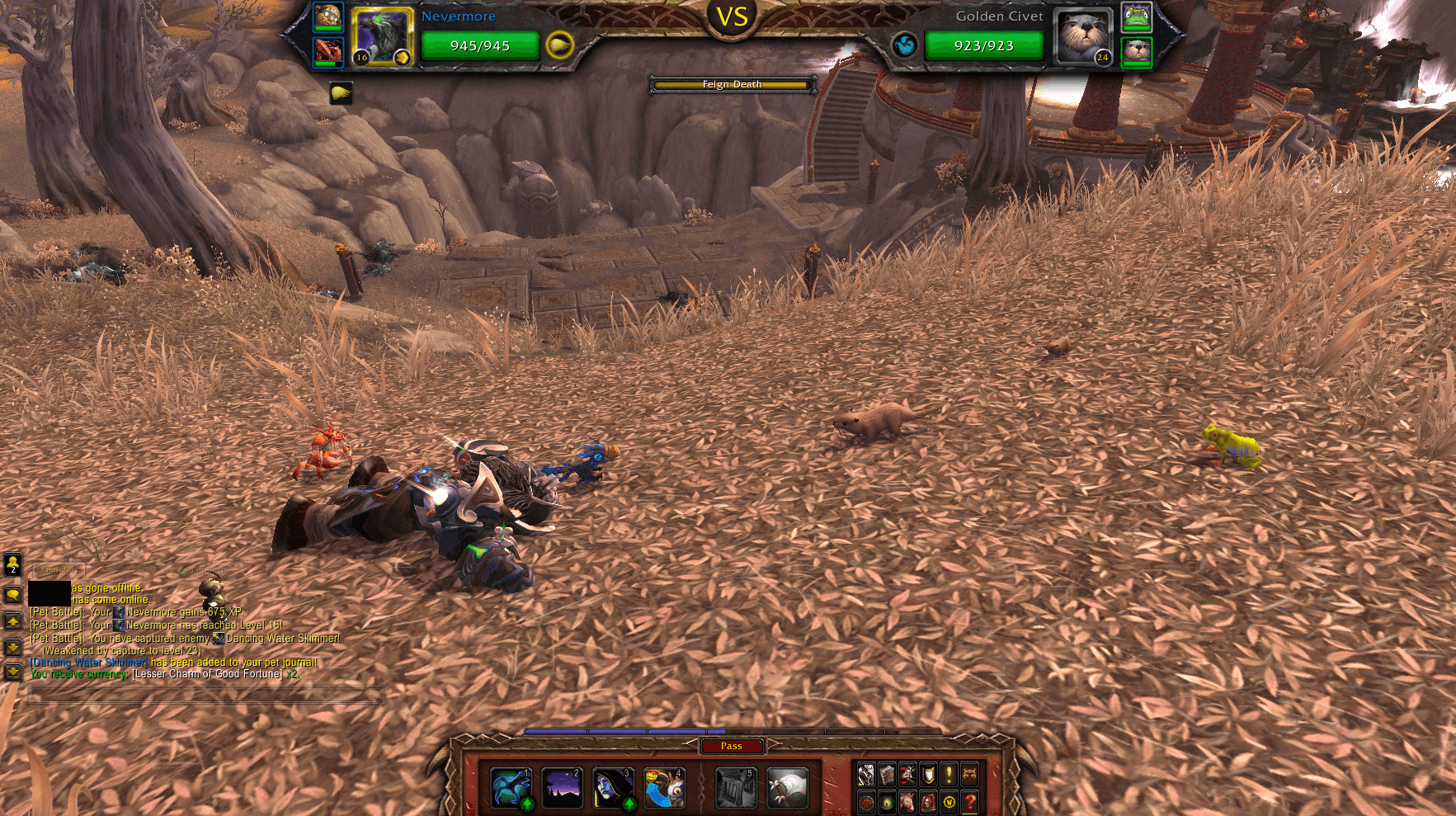The image size is (1456, 816).
Task: Switch to the Combat Log tab
Action: click(129, 569)
